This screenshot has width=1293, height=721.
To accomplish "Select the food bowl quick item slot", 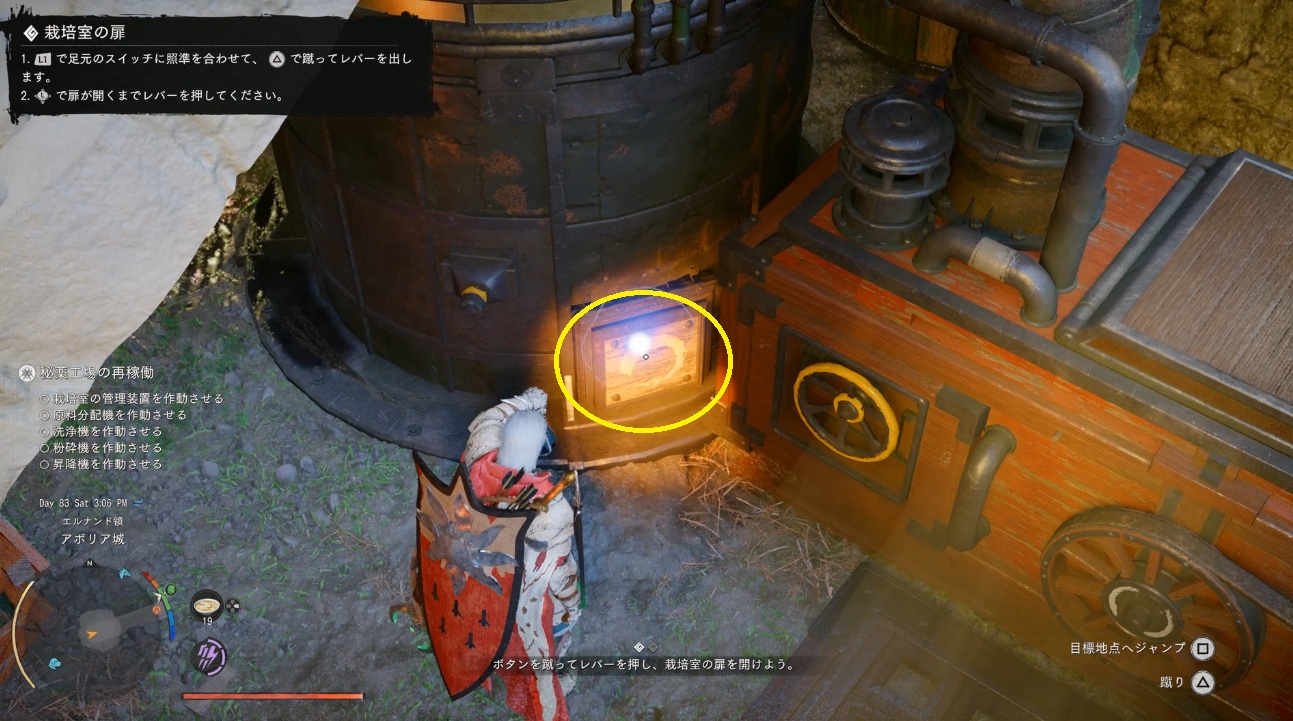I will pos(207,605).
